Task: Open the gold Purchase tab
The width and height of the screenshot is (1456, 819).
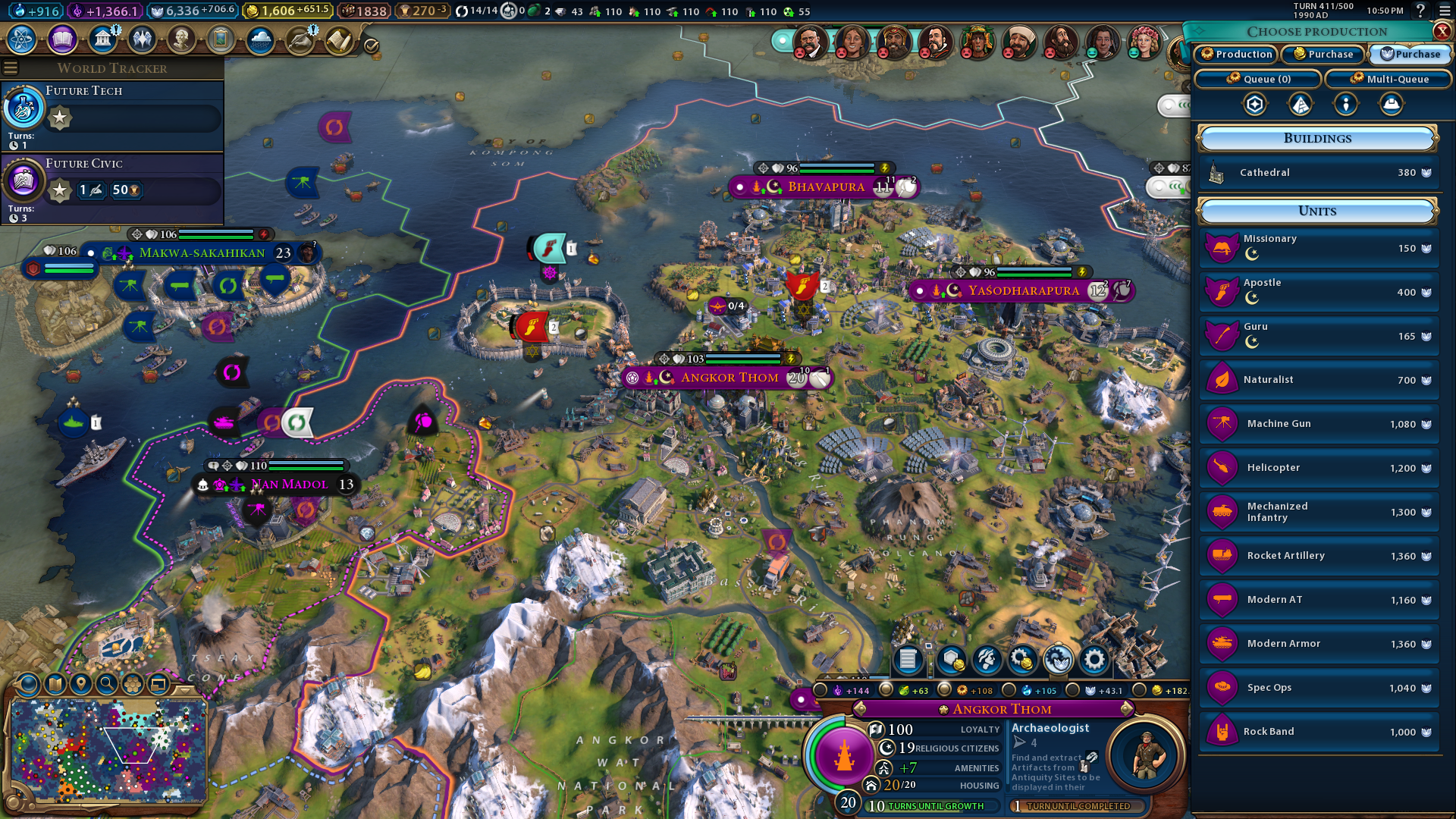Action: (x=1323, y=54)
